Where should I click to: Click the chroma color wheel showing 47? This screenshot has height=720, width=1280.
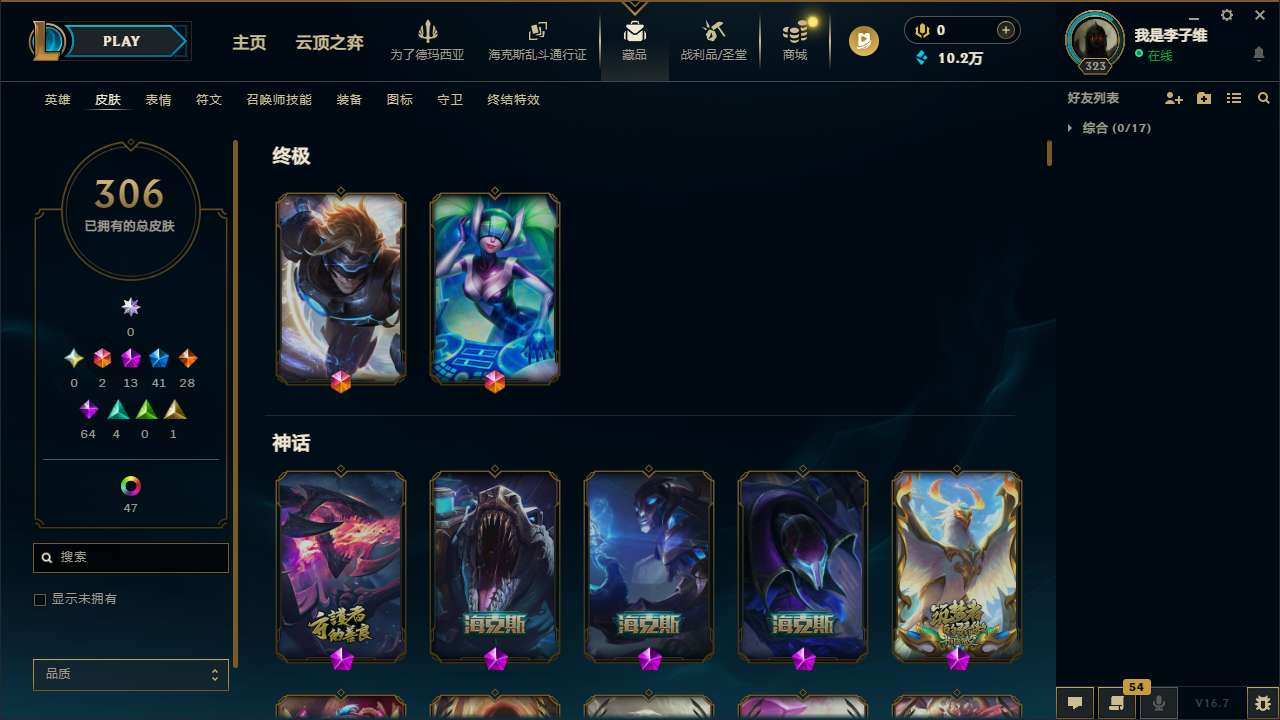point(130,486)
